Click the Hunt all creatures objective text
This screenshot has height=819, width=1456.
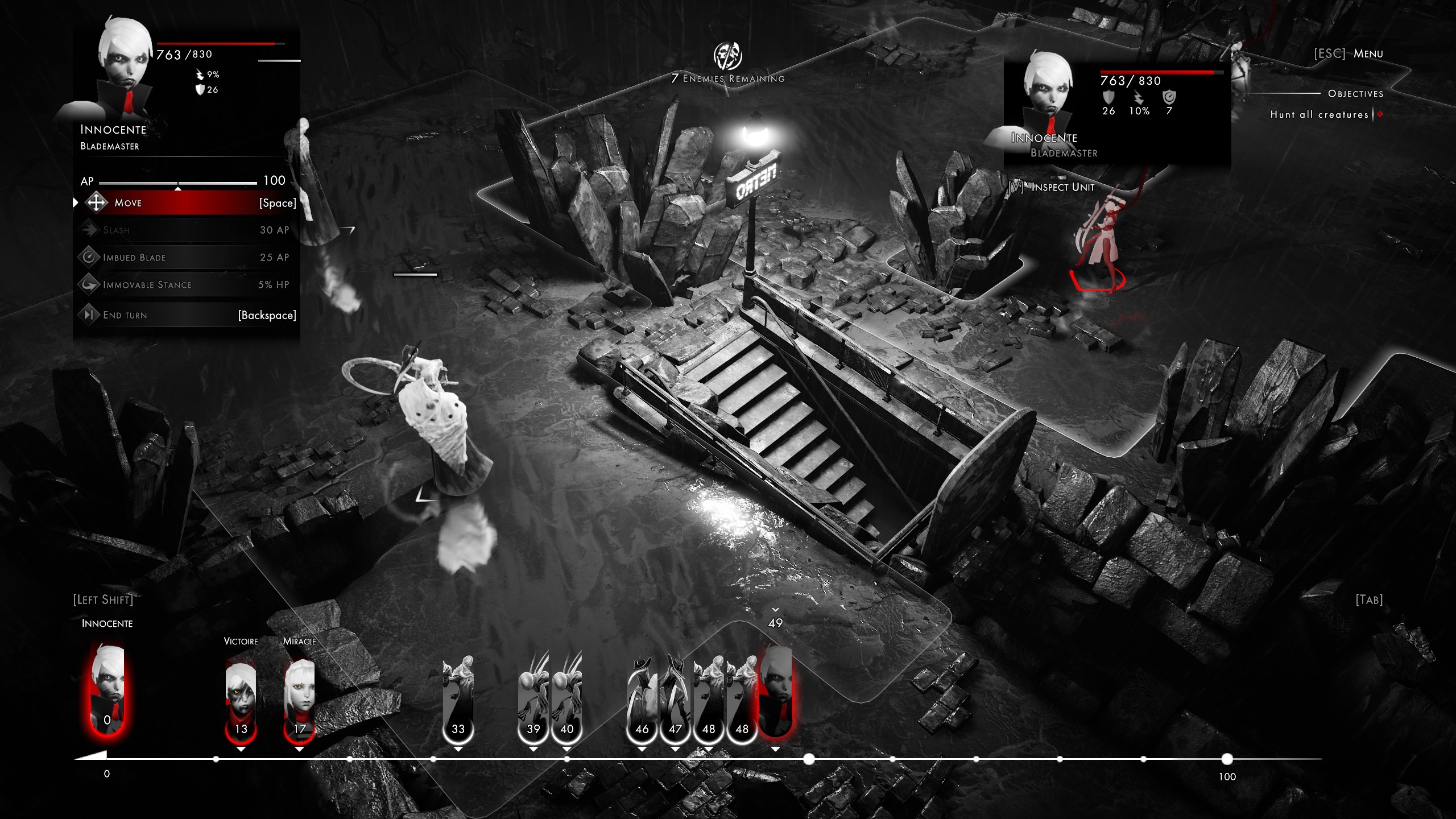(x=1318, y=114)
